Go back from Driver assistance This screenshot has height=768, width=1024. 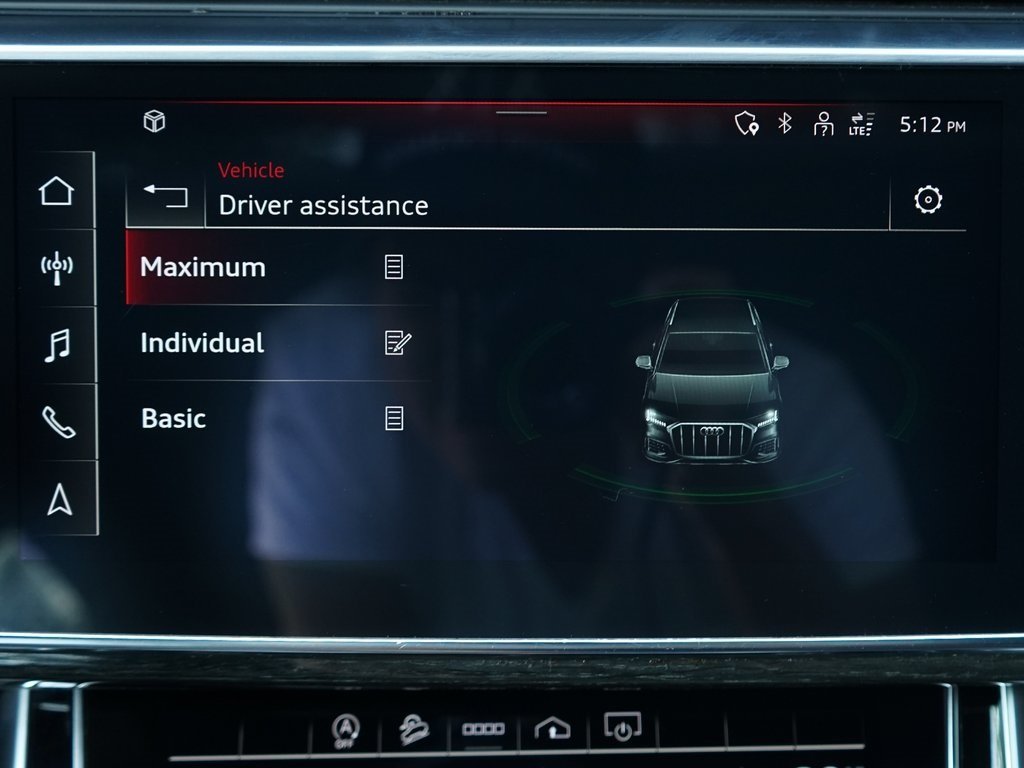click(x=165, y=194)
